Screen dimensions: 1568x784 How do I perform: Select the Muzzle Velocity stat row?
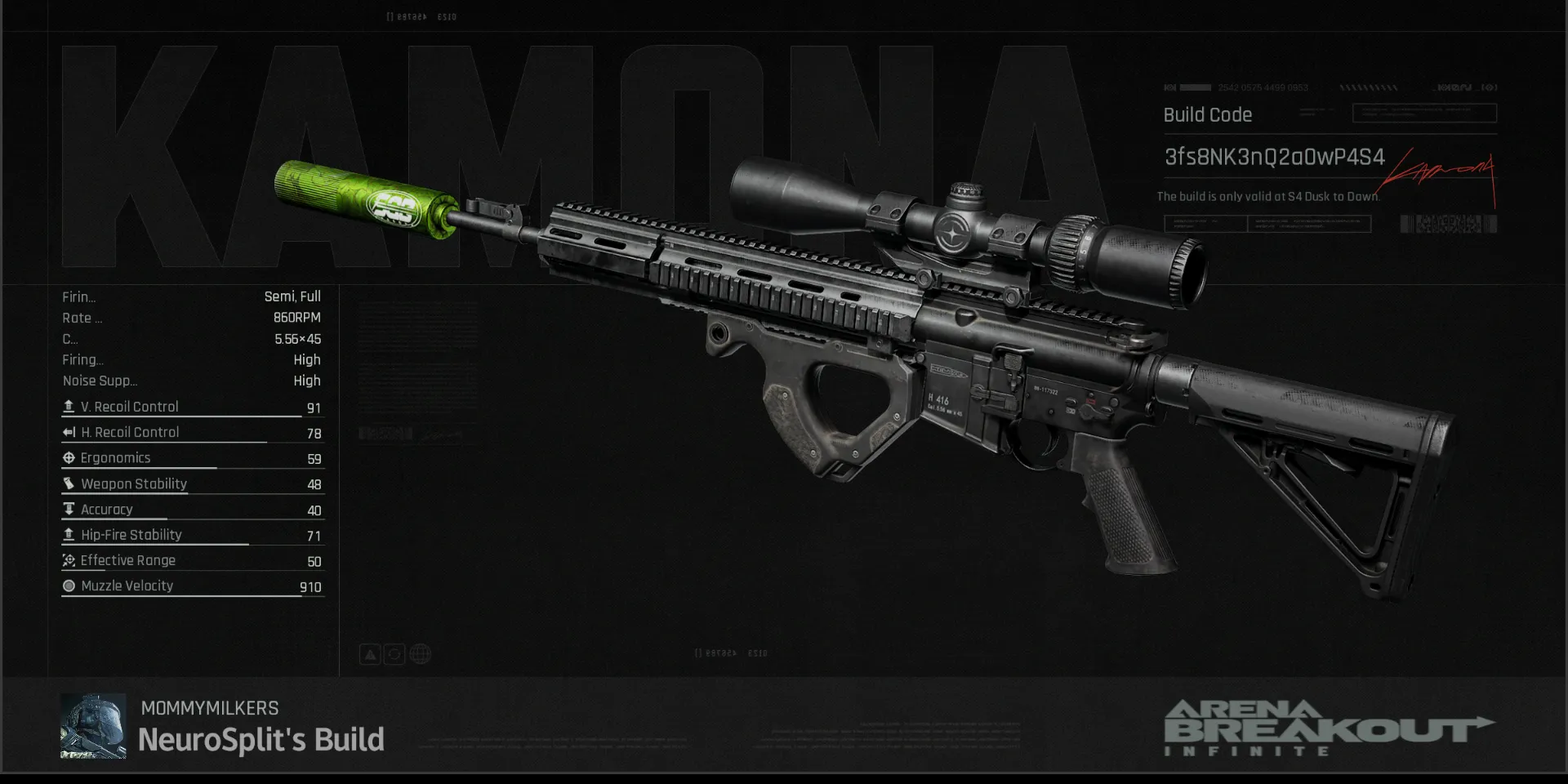[193, 586]
